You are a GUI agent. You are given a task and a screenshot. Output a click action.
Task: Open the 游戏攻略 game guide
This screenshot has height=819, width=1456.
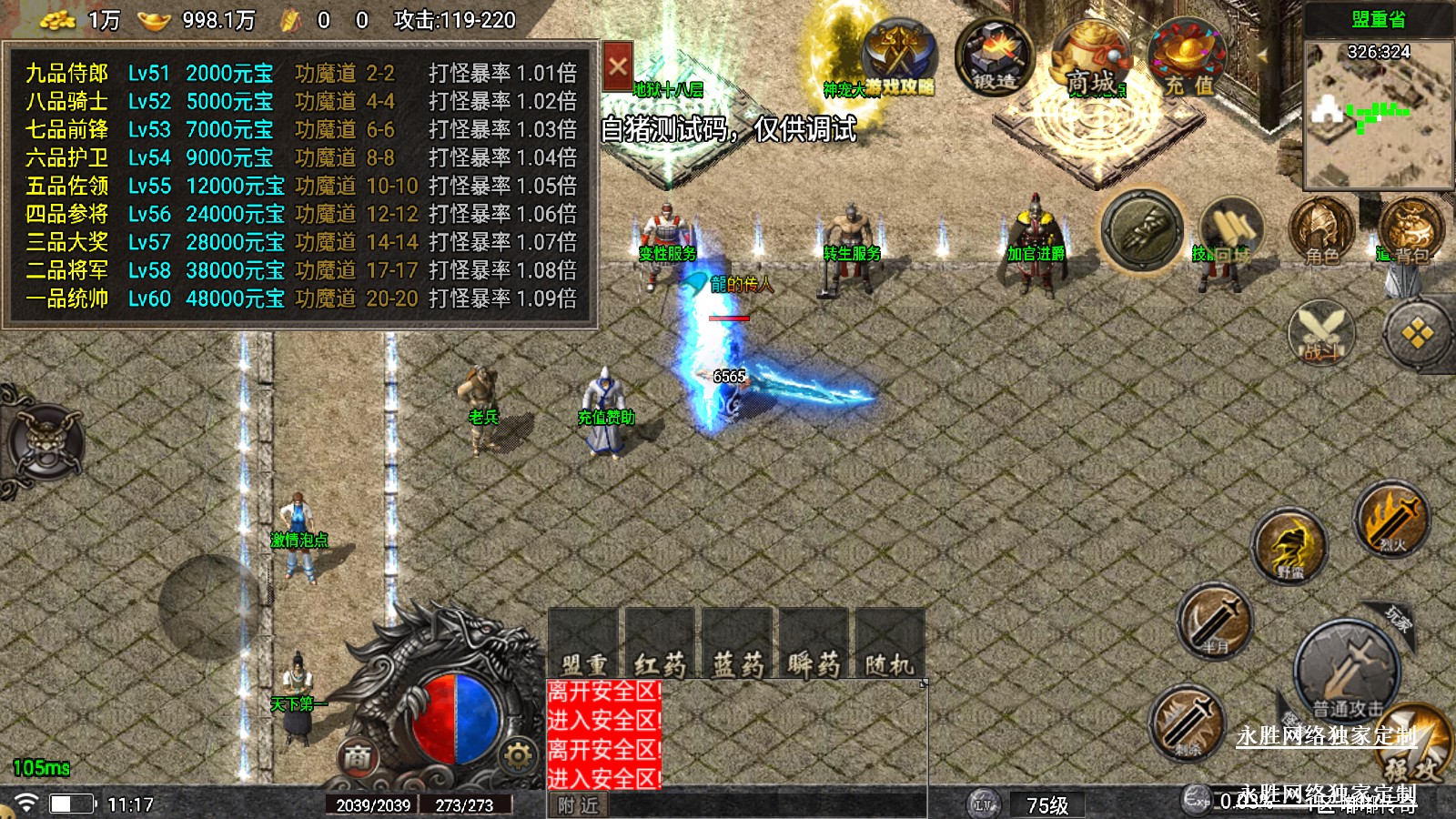coord(898,60)
